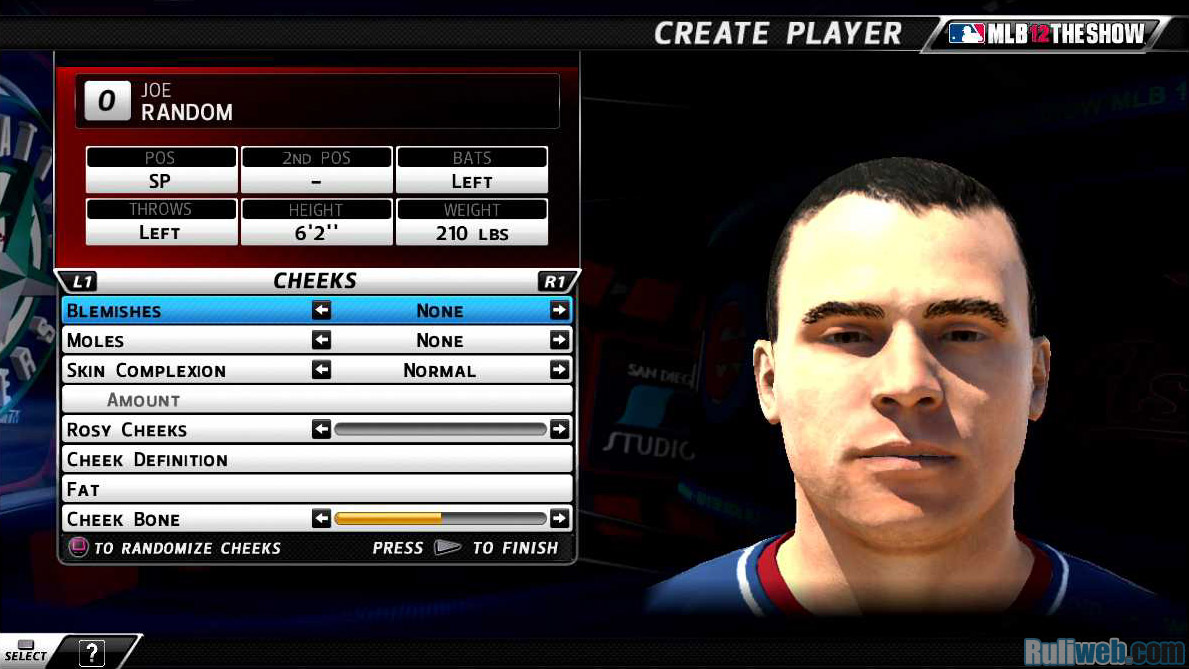Adjust the Rosy Cheeks slider
Screen dimensions: 1189x669
pyautogui.click(x=440, y=430)
